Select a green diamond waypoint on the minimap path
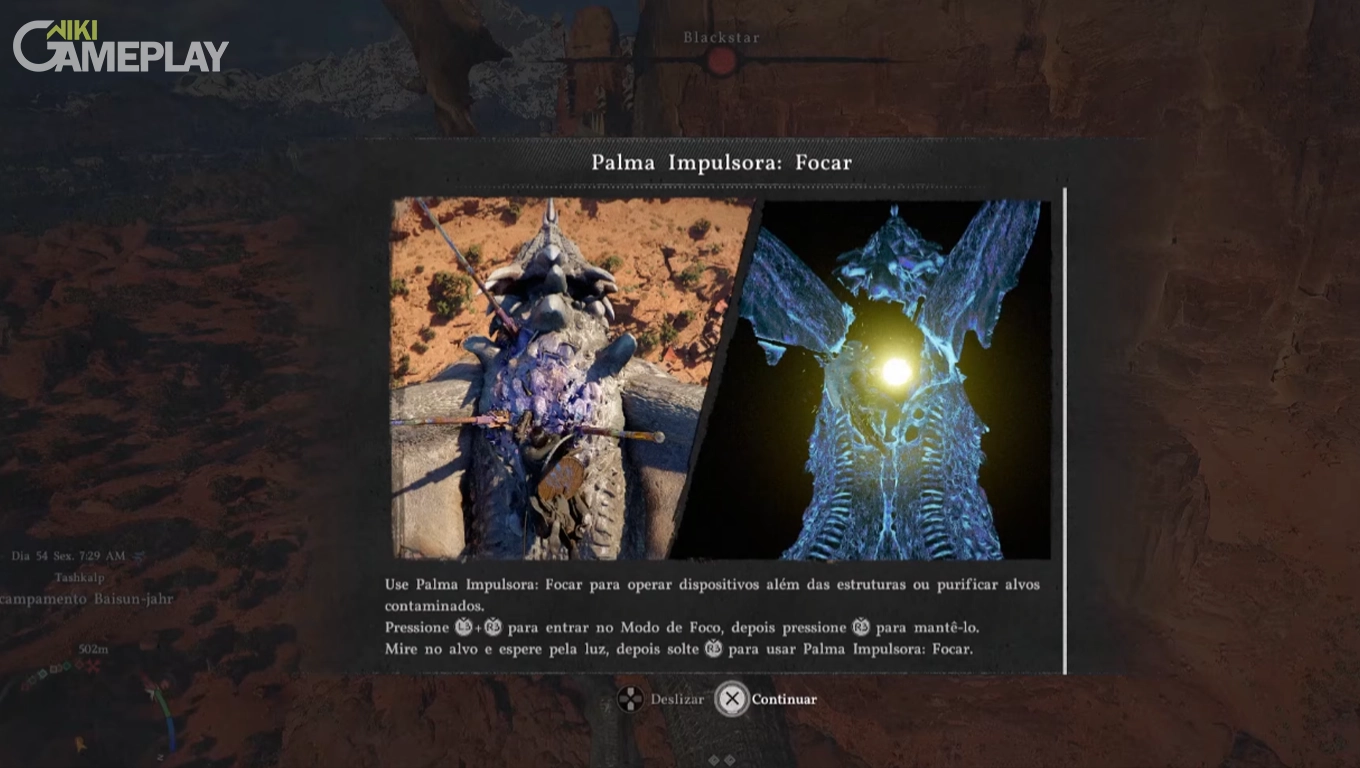The width and height of the screenshot is (1360, 768). point(66,668)
